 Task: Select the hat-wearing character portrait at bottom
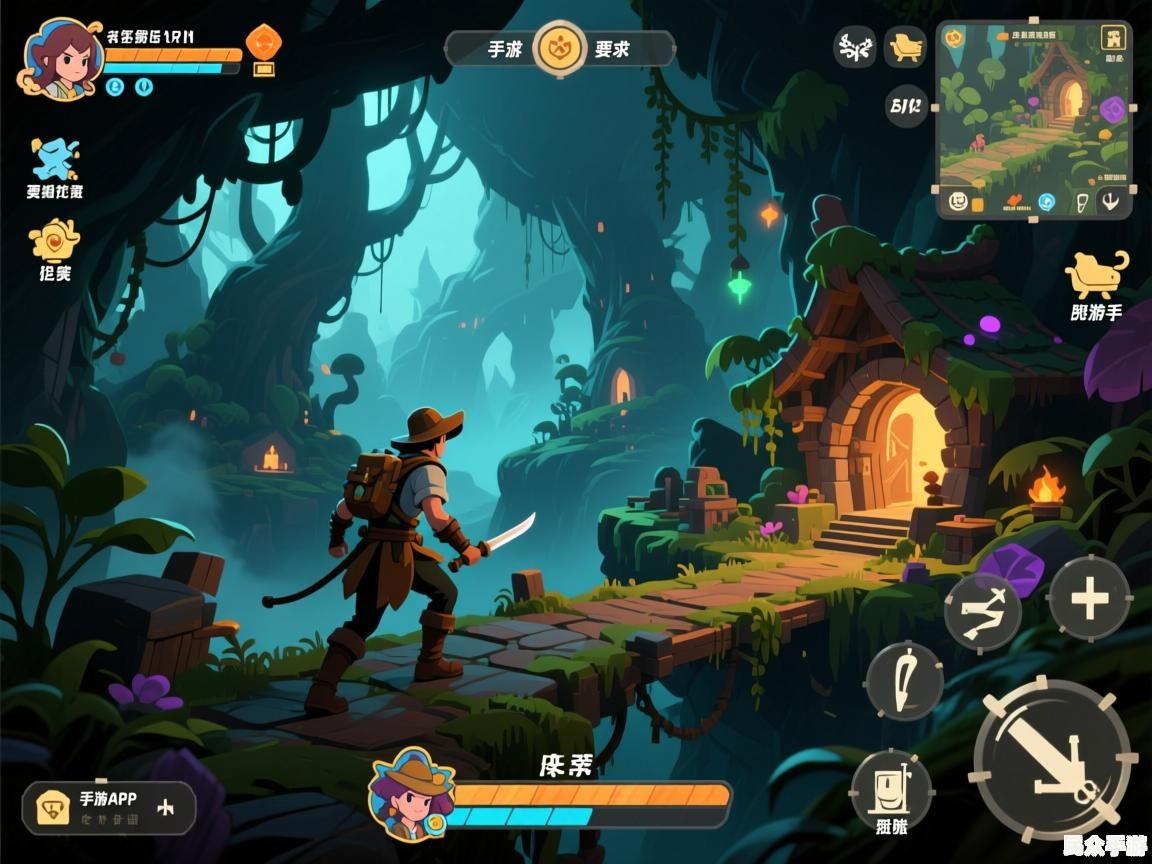411,793
